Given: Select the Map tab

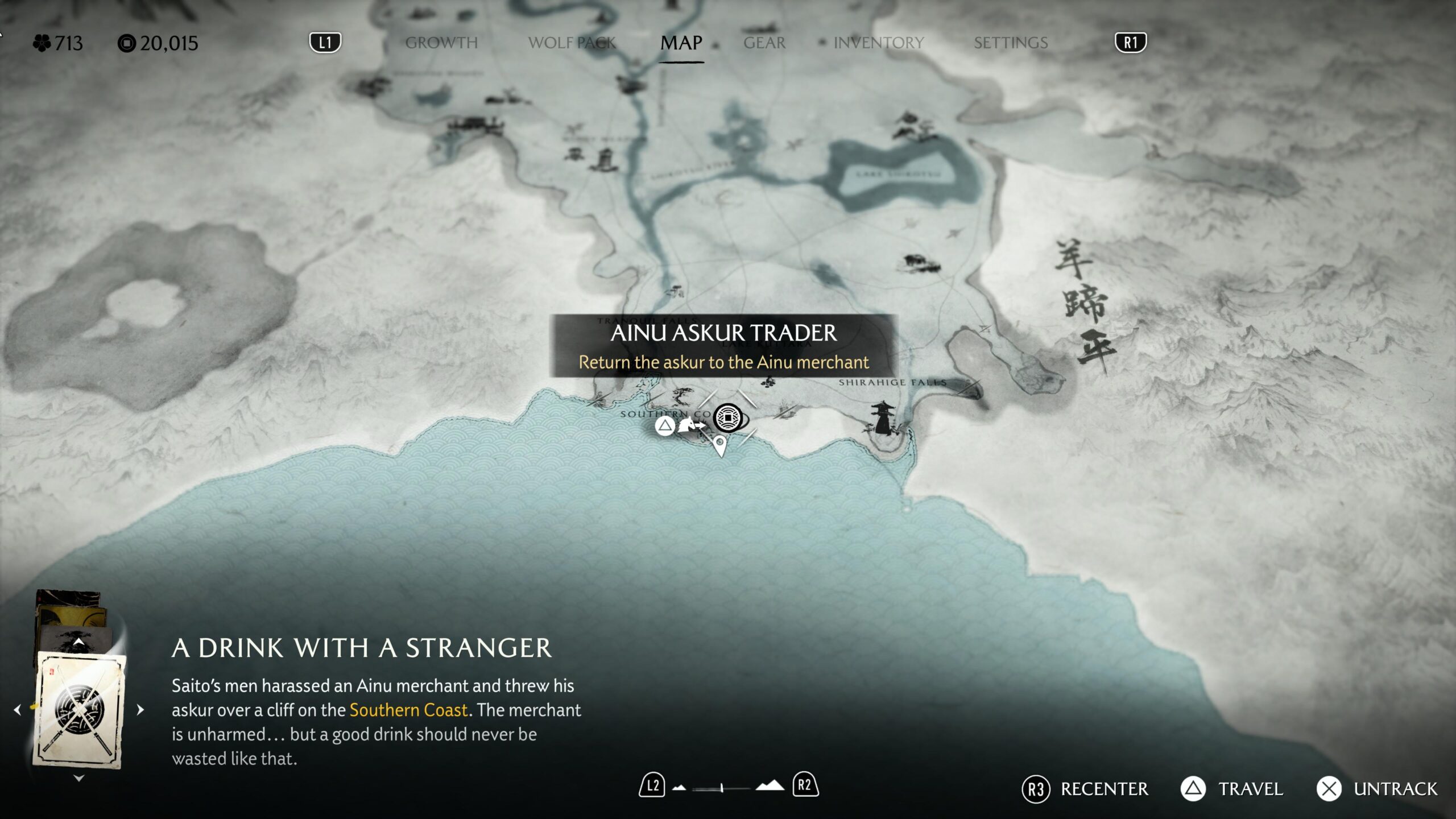Looking at the screenshot, I should click(x=681, y=43).
